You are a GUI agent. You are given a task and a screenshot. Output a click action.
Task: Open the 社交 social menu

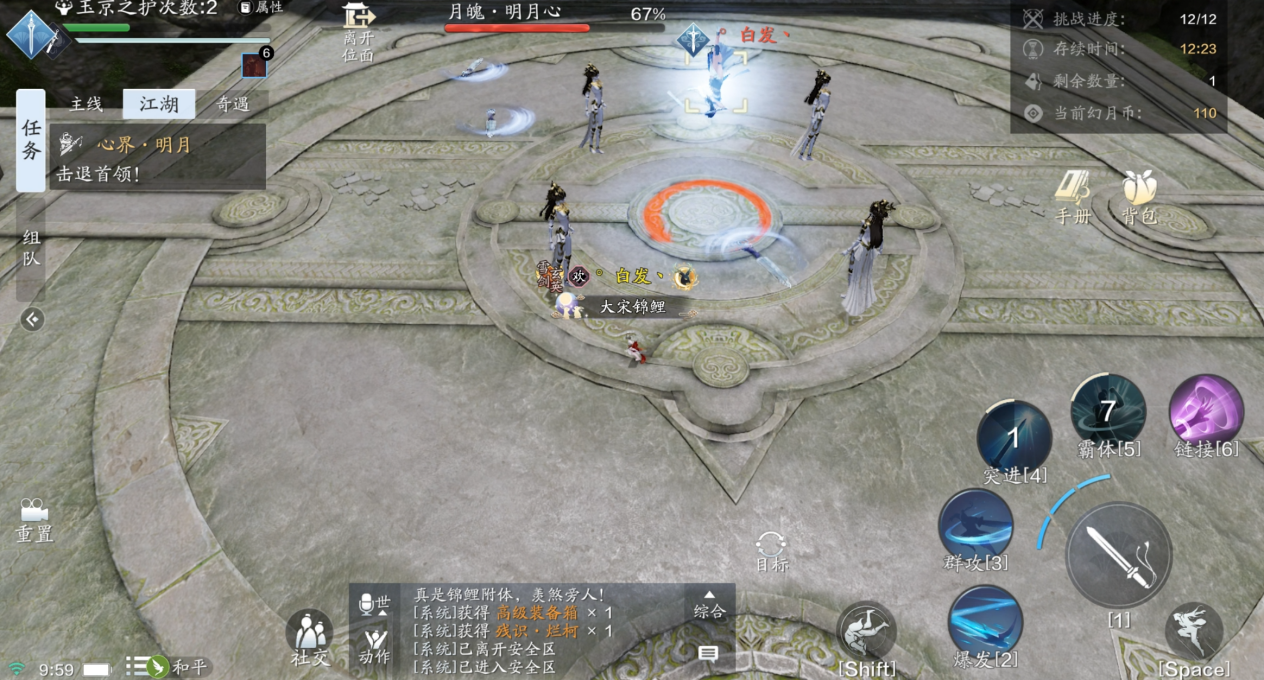pos(309,635)
